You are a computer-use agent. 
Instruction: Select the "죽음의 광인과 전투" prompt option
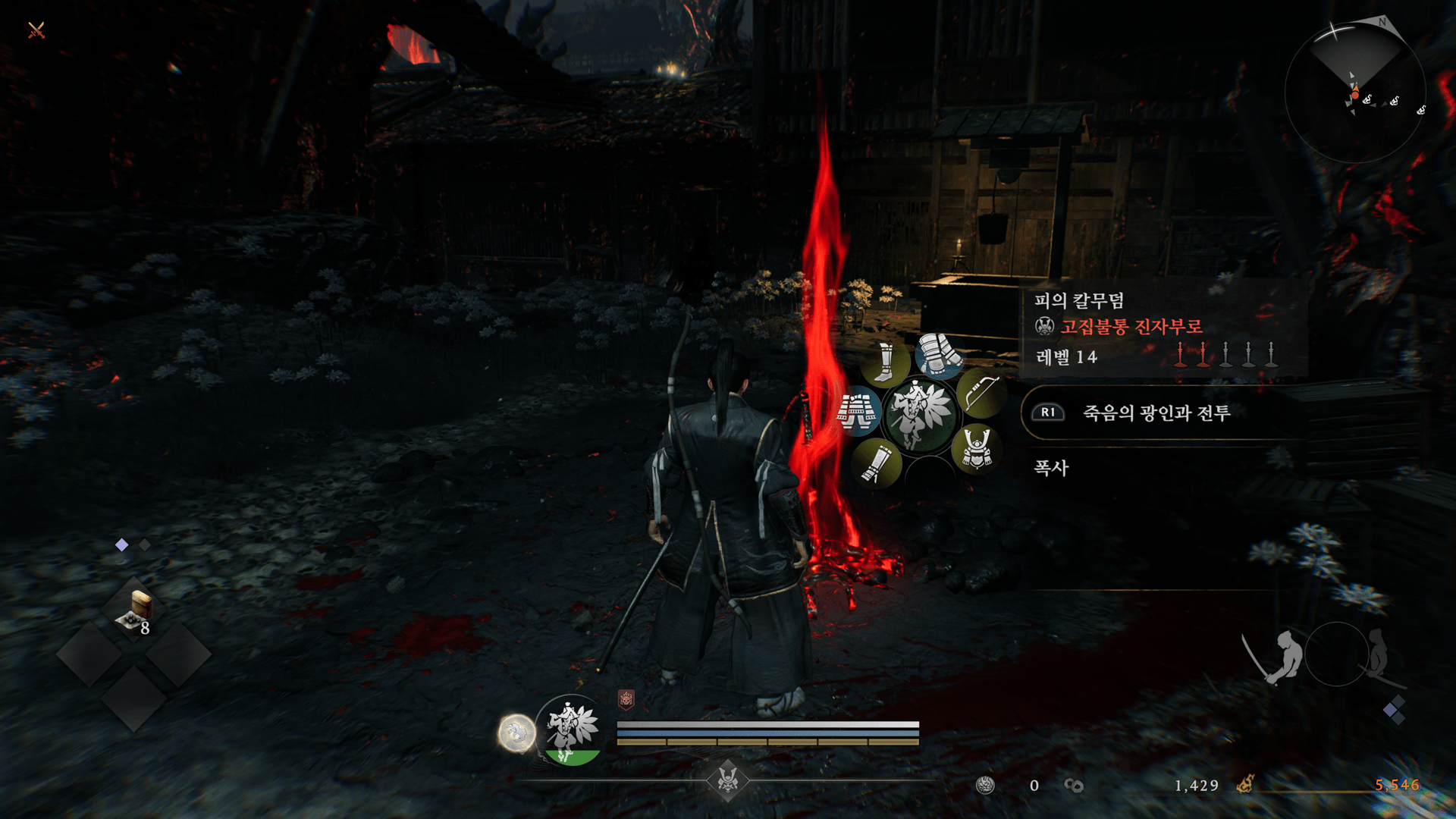pos(1155,413)
